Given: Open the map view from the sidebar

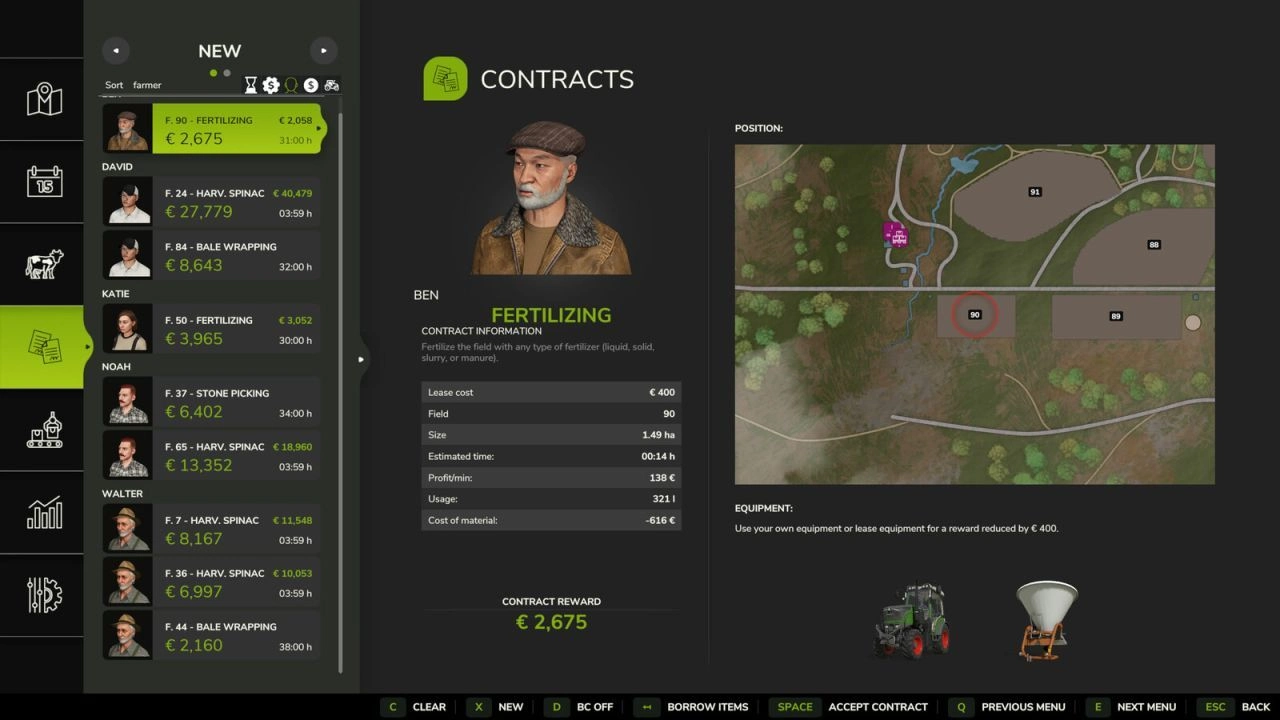Looking at the screenshot, I should point(42,99).
